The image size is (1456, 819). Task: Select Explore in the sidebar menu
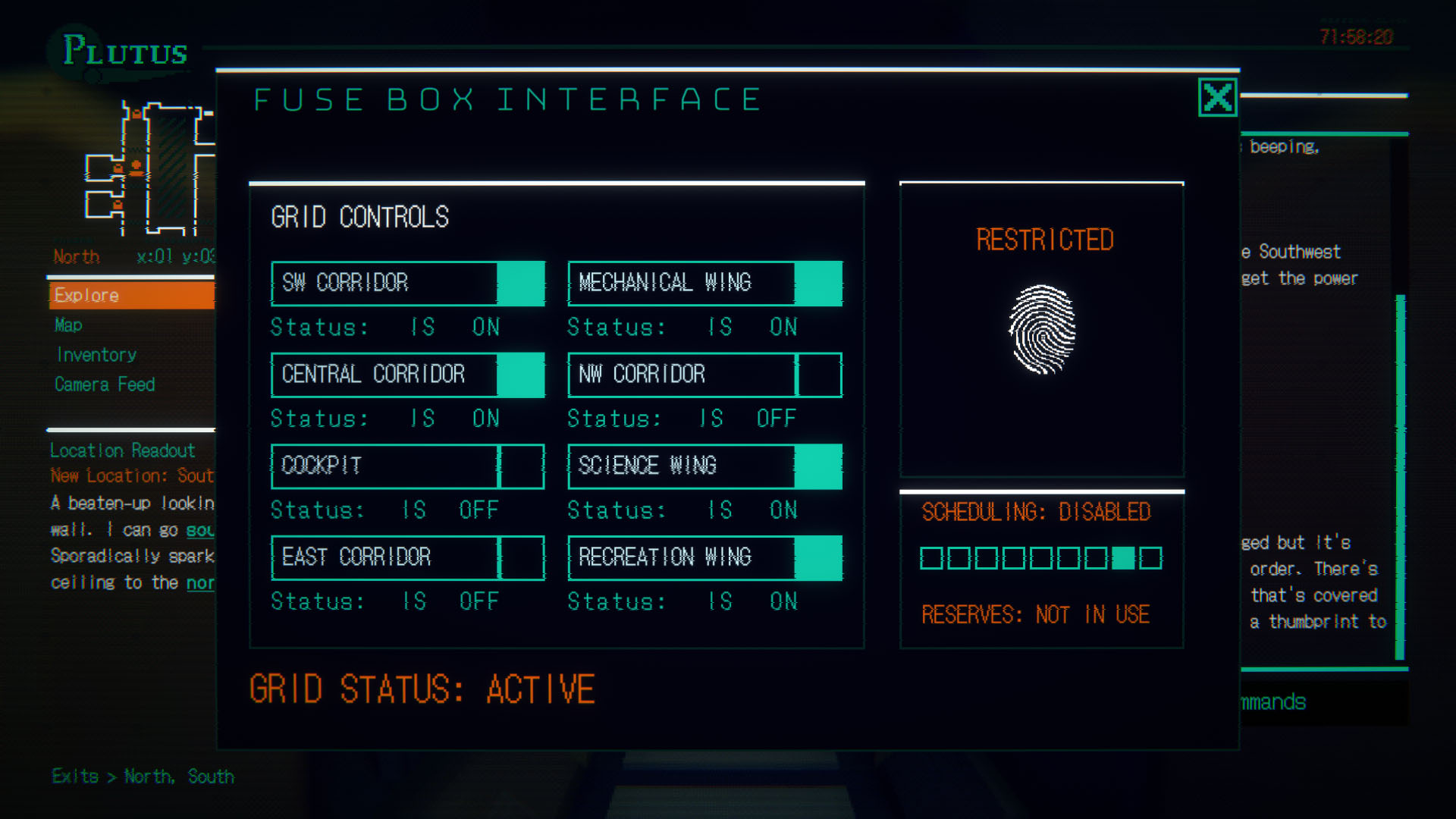tap(86, 295)
